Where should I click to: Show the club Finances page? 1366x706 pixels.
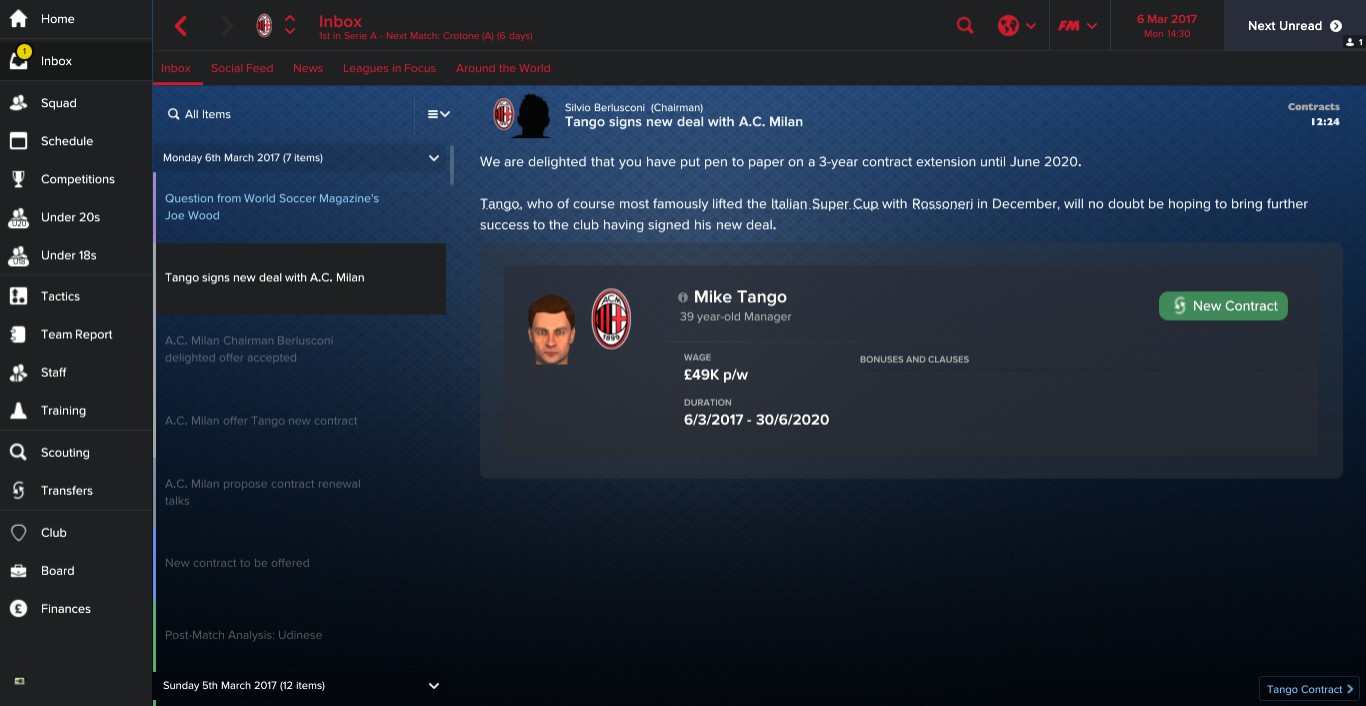pos(65,608)
